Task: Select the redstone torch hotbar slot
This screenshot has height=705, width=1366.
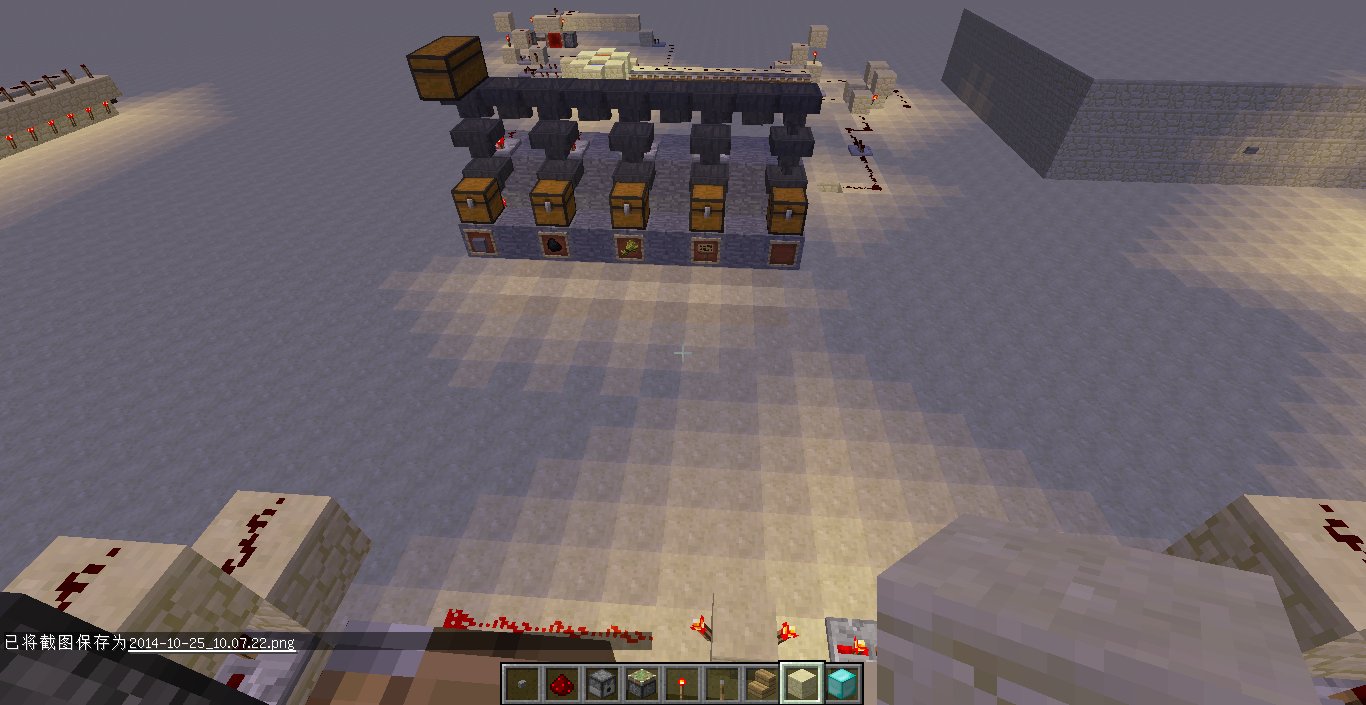Action: [x=681, y=684]
